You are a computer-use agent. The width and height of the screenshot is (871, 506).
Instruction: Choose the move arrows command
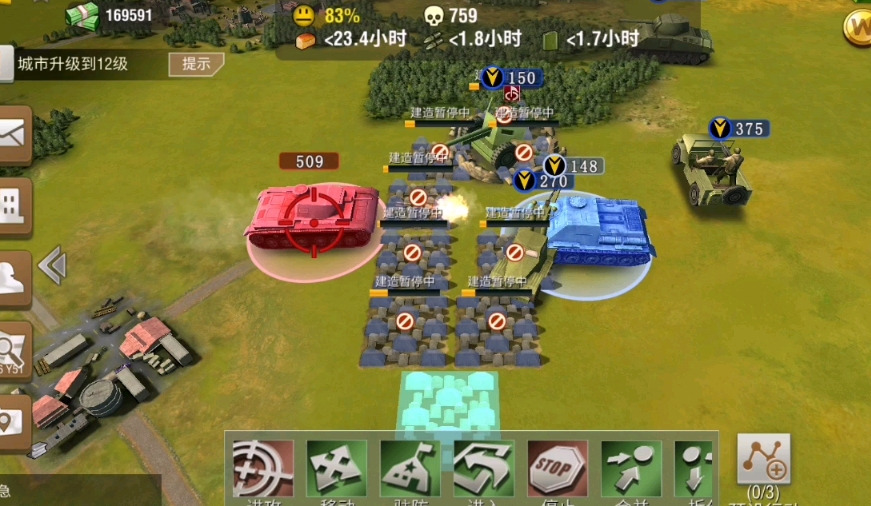[336, 468]
